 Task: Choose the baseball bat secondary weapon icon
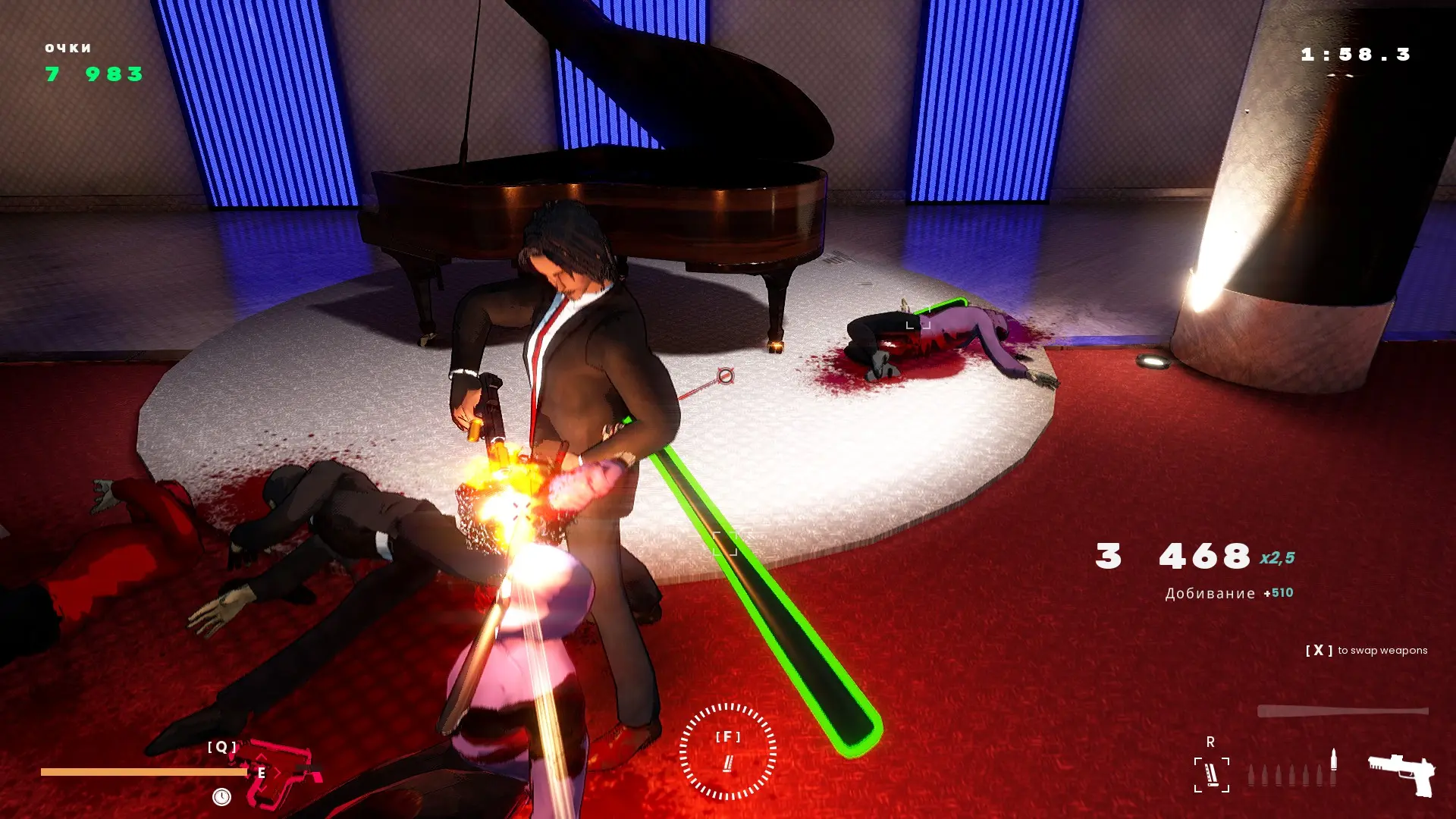coord(1342,711)
